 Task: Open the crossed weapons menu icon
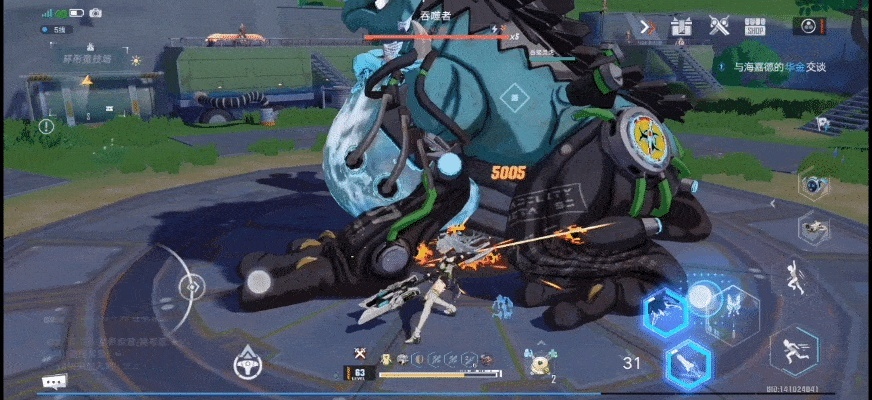[718, 26]
